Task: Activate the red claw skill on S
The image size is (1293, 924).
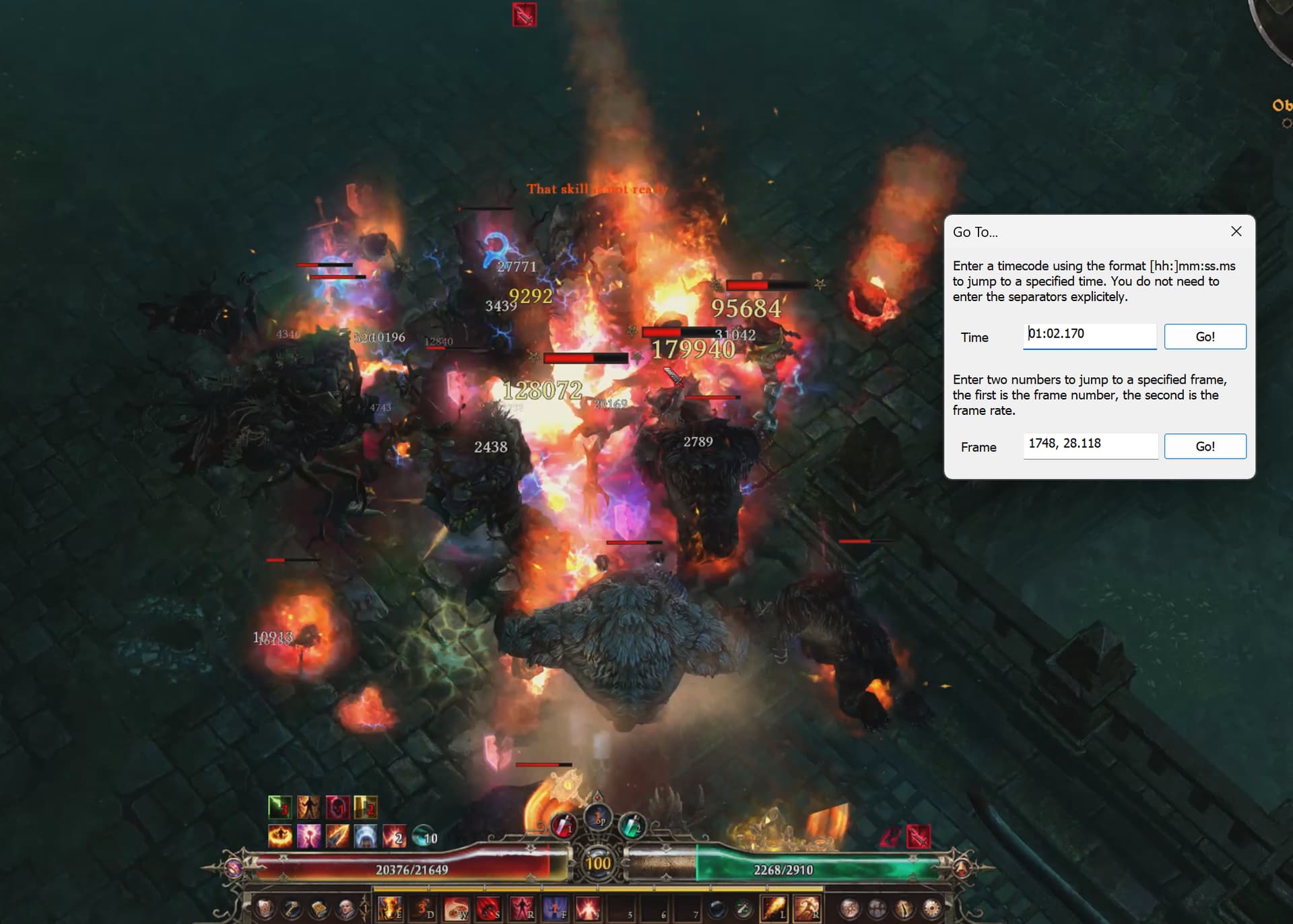Action: click(x=489, y=909)
